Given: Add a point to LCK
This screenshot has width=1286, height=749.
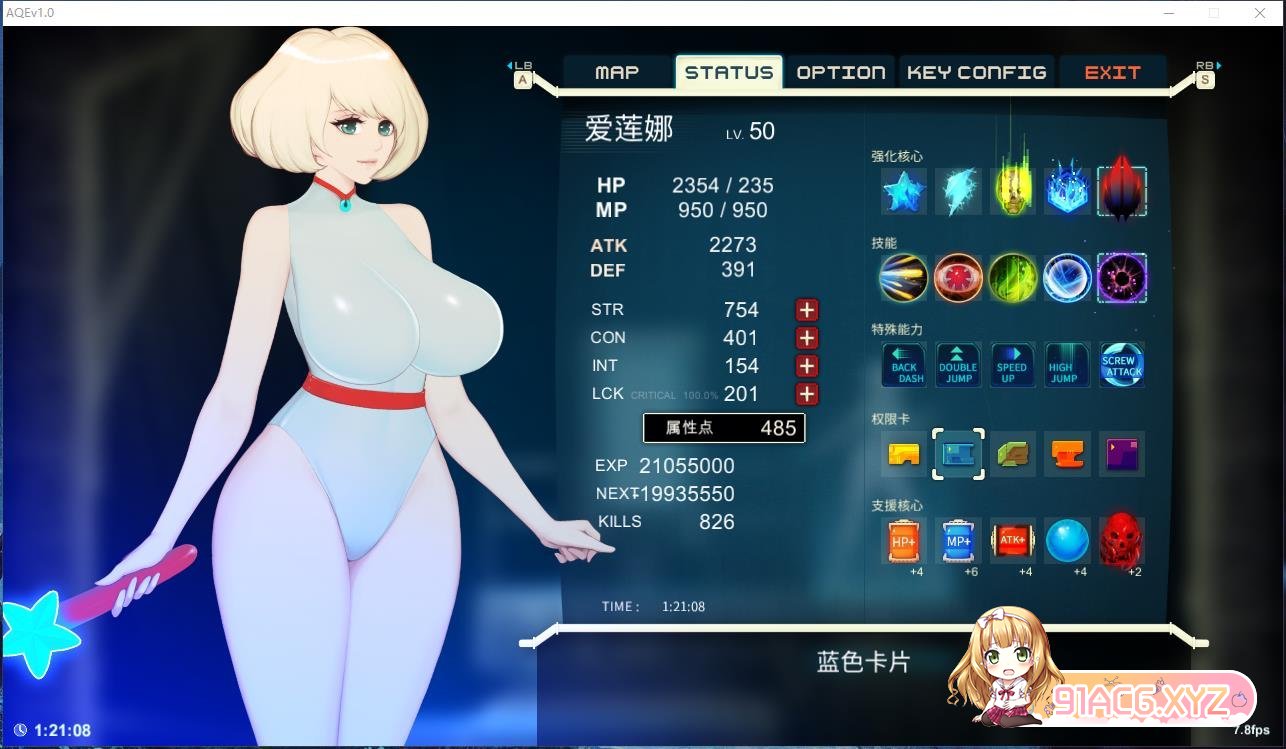Looking at the screenshot, I should pos(807,394).
